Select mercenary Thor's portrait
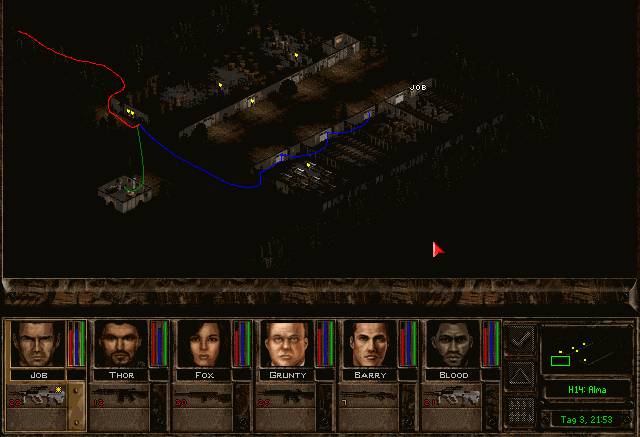This screenshot has height=437, width=640. tap(120, 343)
